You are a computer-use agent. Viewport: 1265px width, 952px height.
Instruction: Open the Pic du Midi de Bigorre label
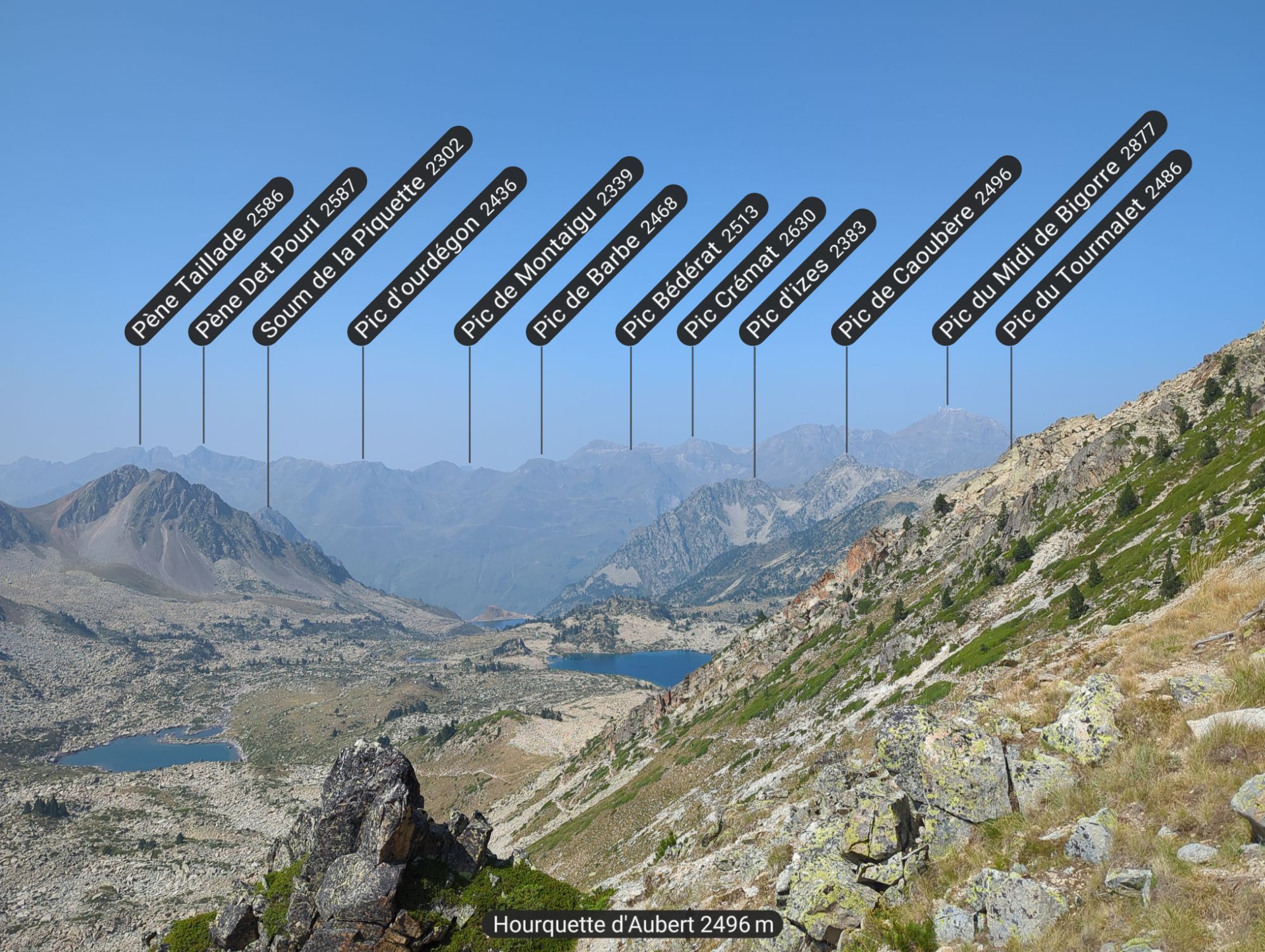point(1049,228)
